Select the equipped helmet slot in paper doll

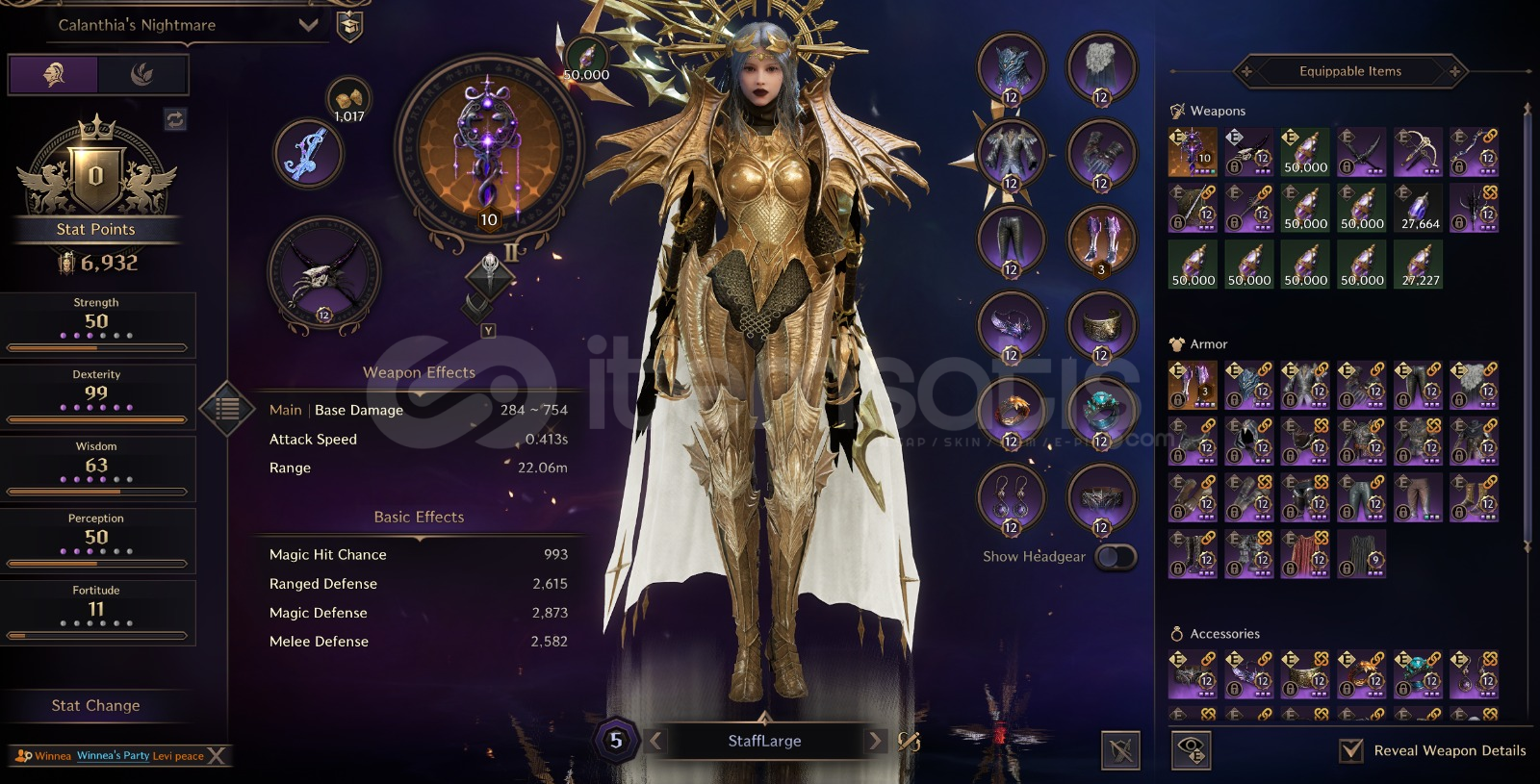coord(1012,69)
